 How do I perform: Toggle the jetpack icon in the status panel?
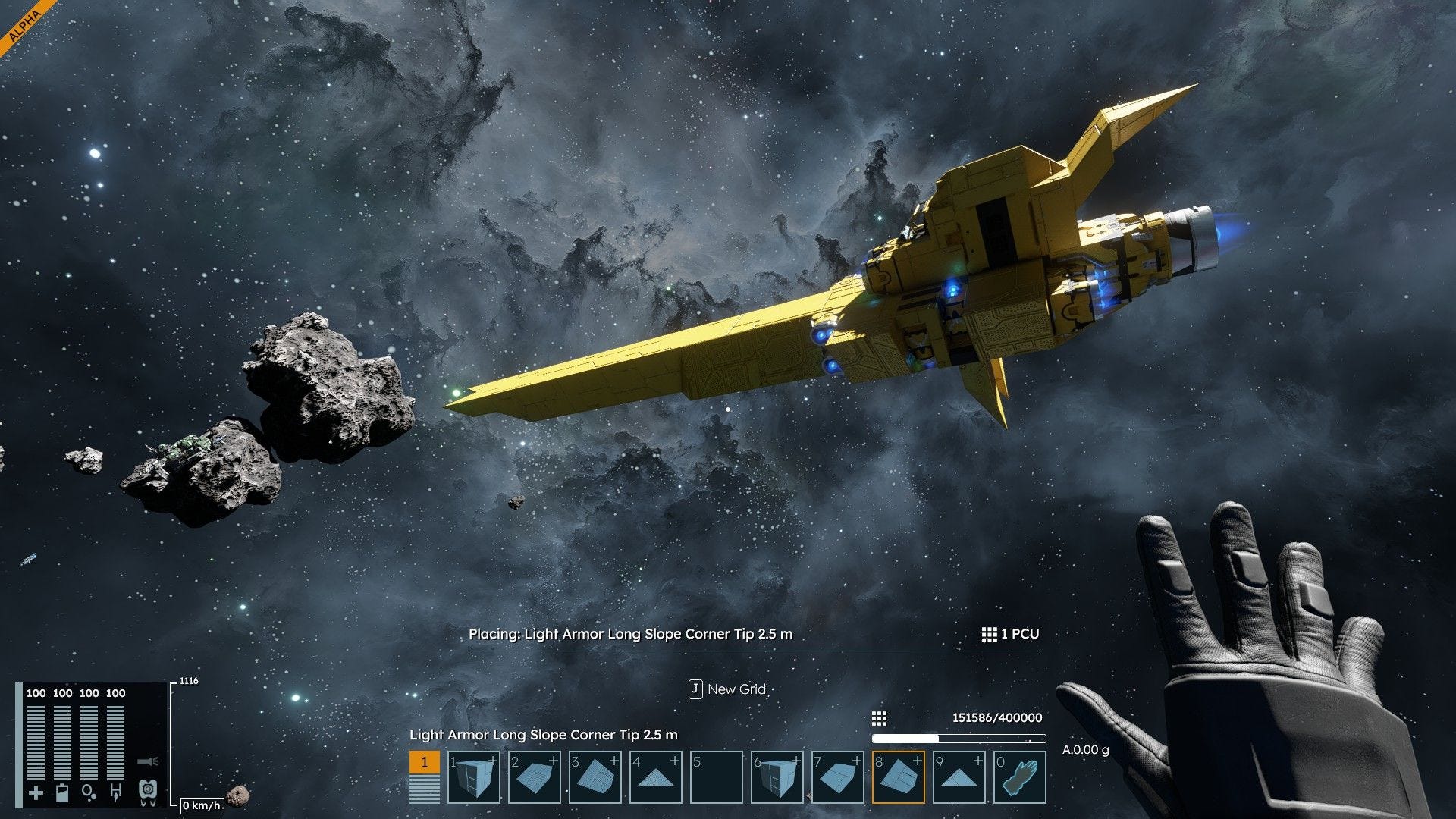tap(148, 792)
